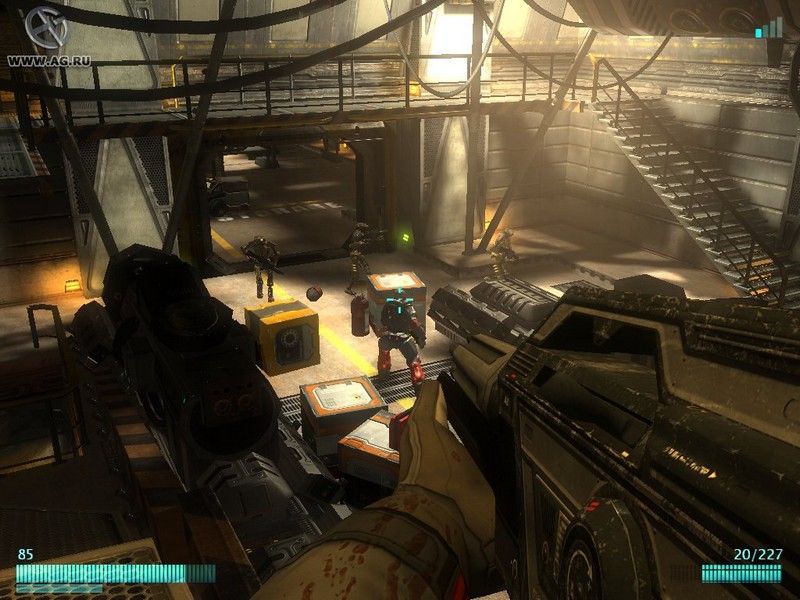The width and height of the screenshot is (800, 600).
Task: Select the signal strength bars icon
Action: pyautogui.click(x=769, y=27)
